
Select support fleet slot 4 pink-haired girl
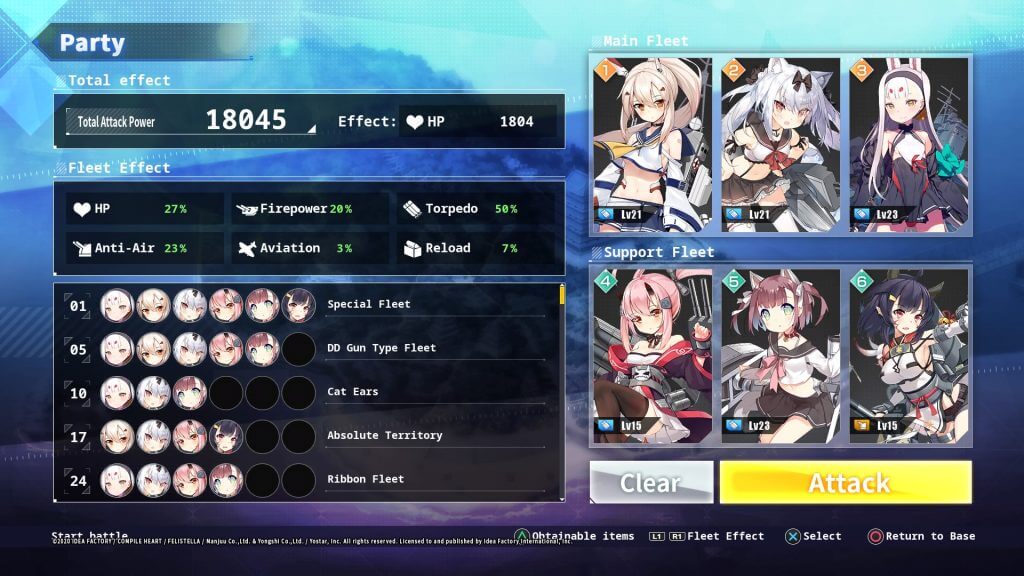coord(653,355)
